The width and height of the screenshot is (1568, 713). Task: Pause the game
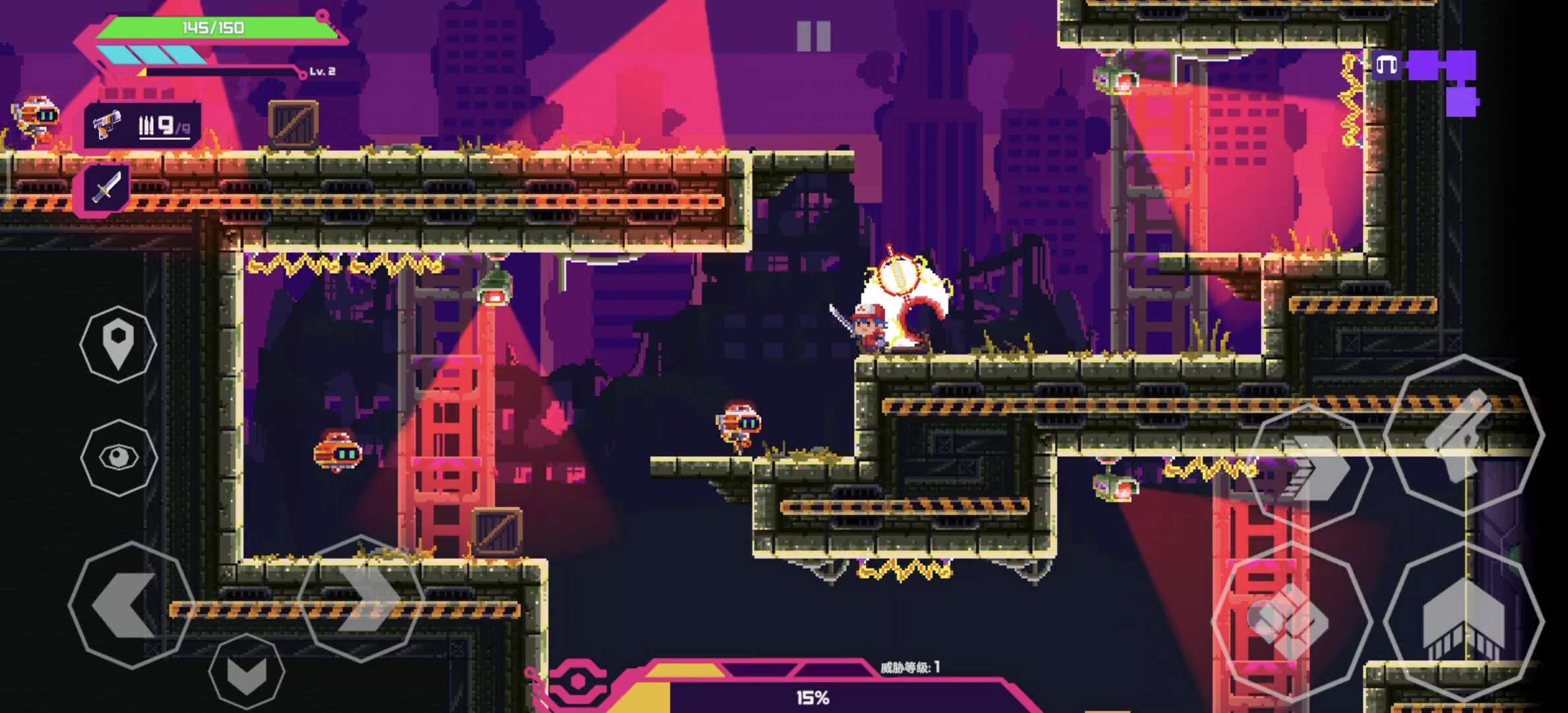[813, 36]
